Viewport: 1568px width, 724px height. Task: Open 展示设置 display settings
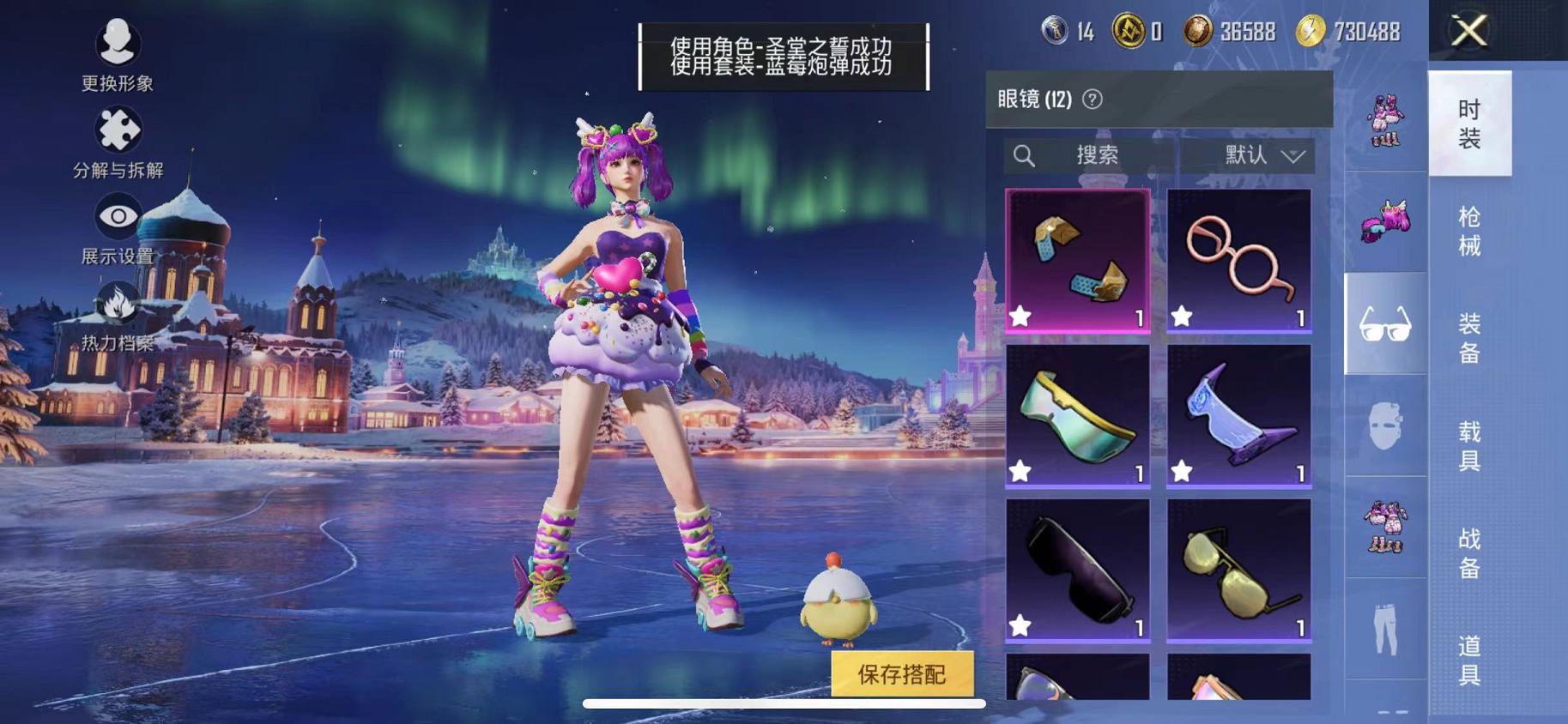(116, 215)
